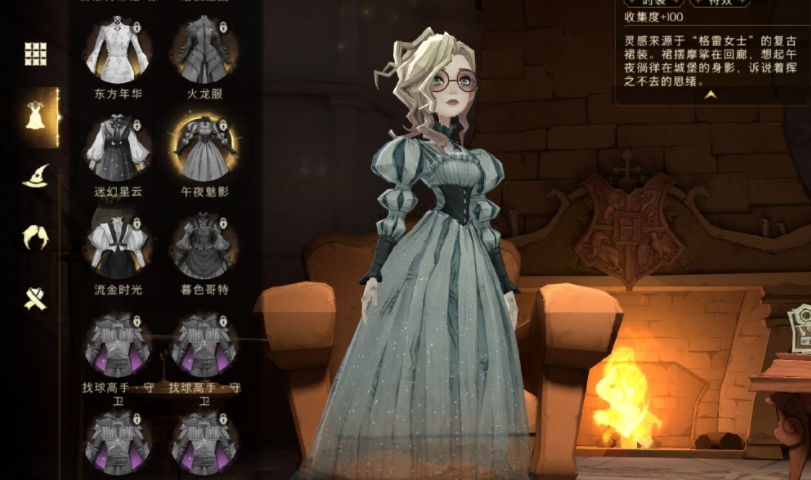Collapse the outfit description with the yellow arrow
The width and height of the screenshot is (811, 480).
coord(711,95)
